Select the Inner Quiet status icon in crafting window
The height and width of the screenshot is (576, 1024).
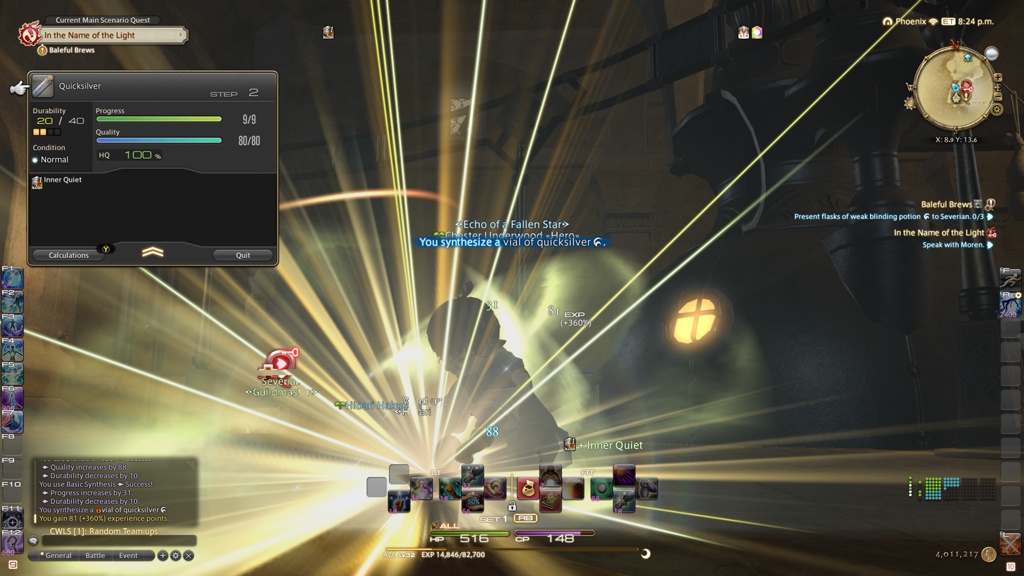click(37, 181)
